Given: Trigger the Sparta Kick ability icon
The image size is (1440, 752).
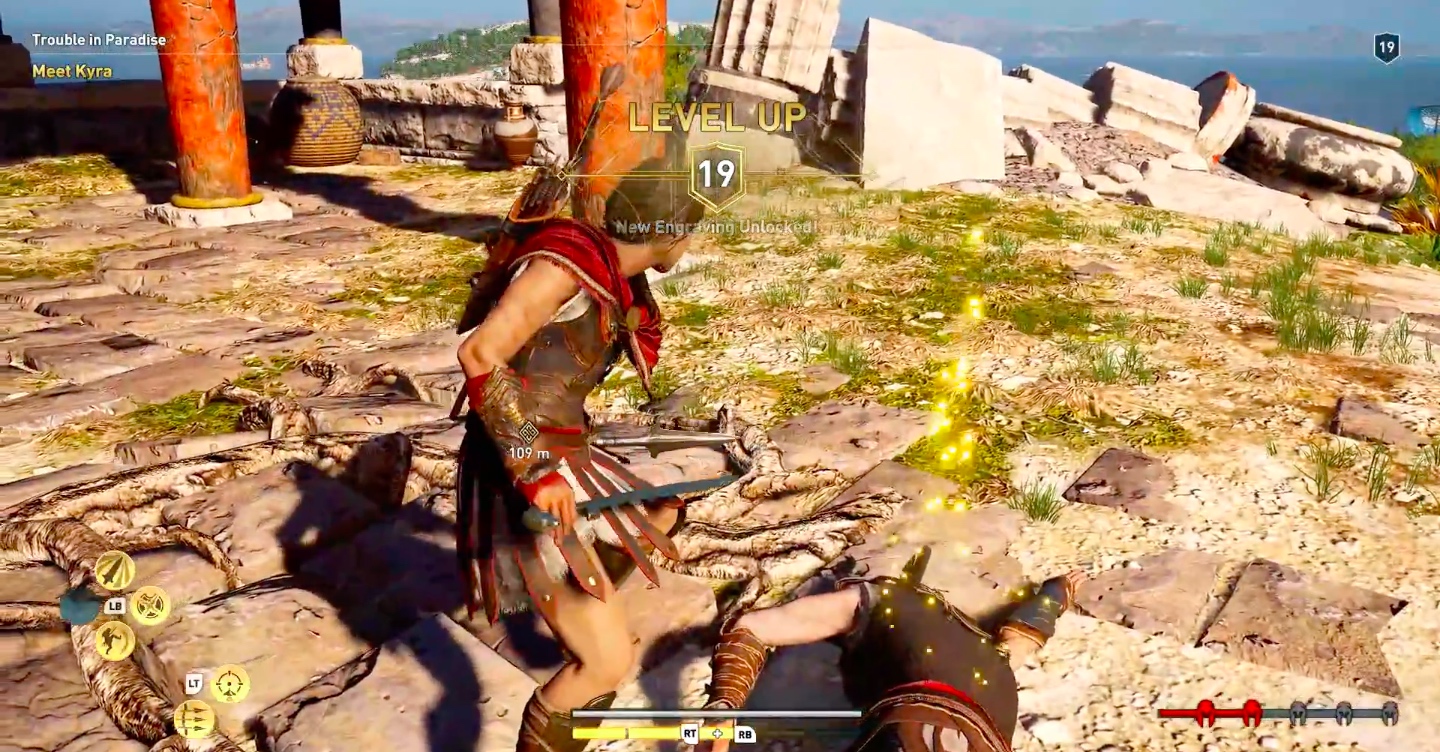Looking at the screenshot, I should 115,641.
